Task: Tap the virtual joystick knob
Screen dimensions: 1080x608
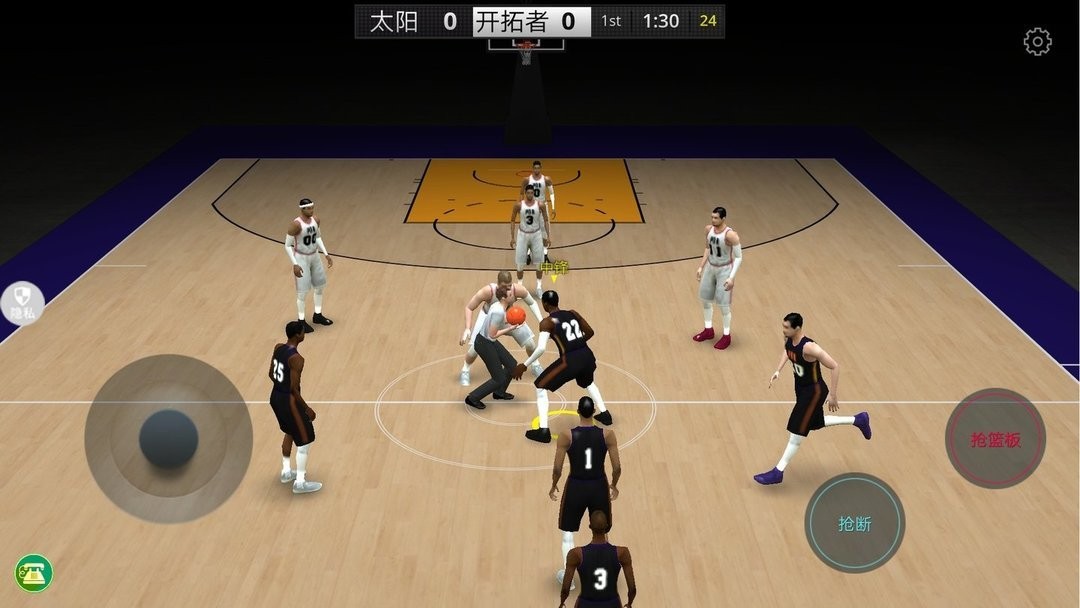Action: (168, 438)
